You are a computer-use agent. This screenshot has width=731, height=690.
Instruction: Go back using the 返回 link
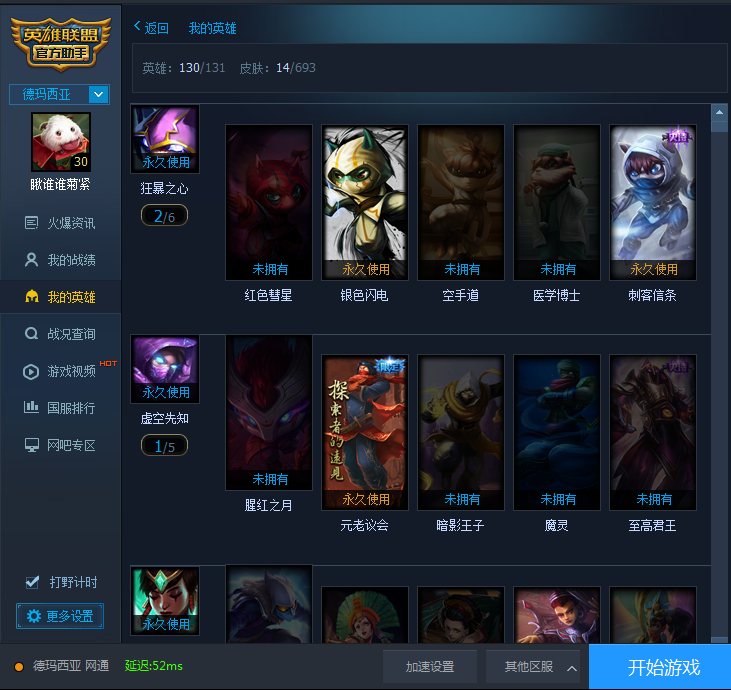(151, 28)
